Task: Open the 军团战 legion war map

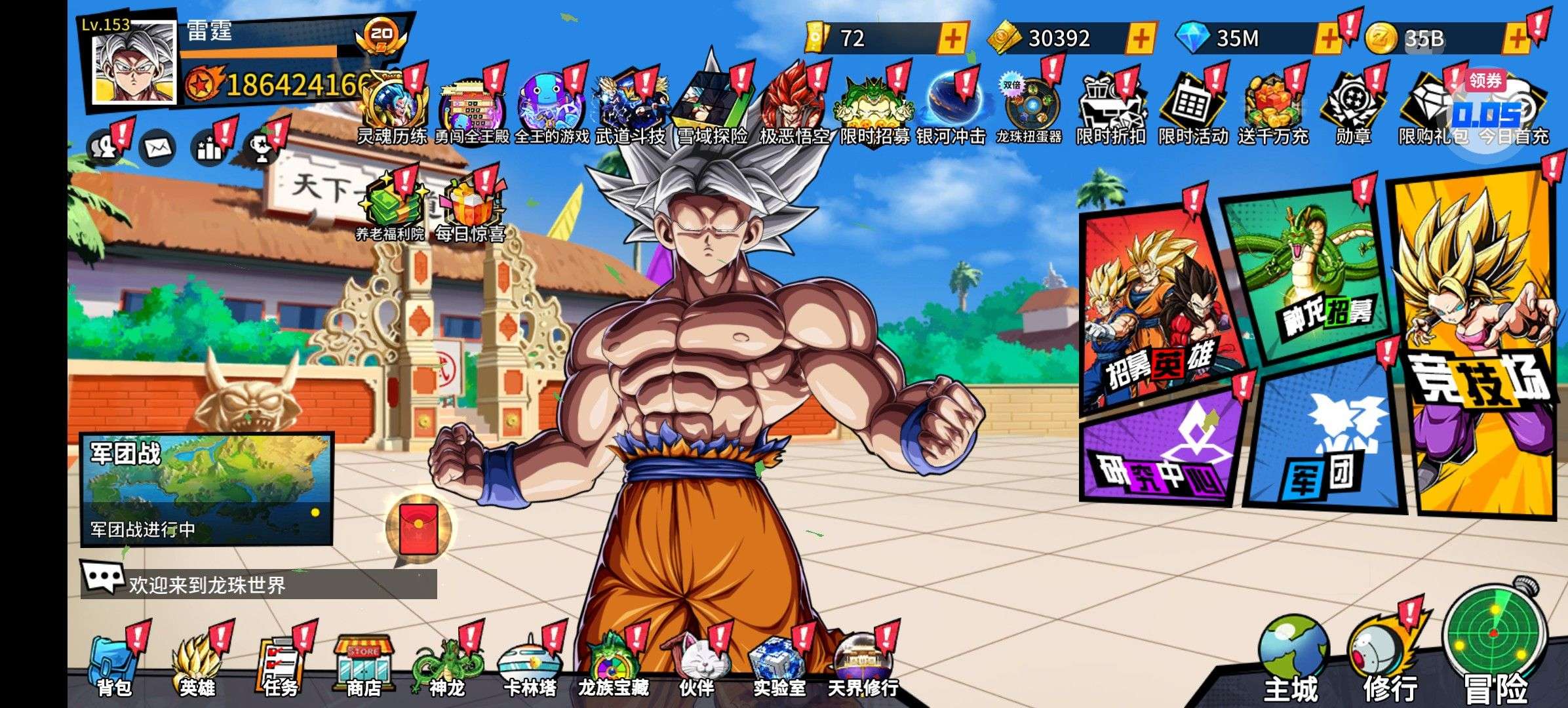Action: coord(206,488)
